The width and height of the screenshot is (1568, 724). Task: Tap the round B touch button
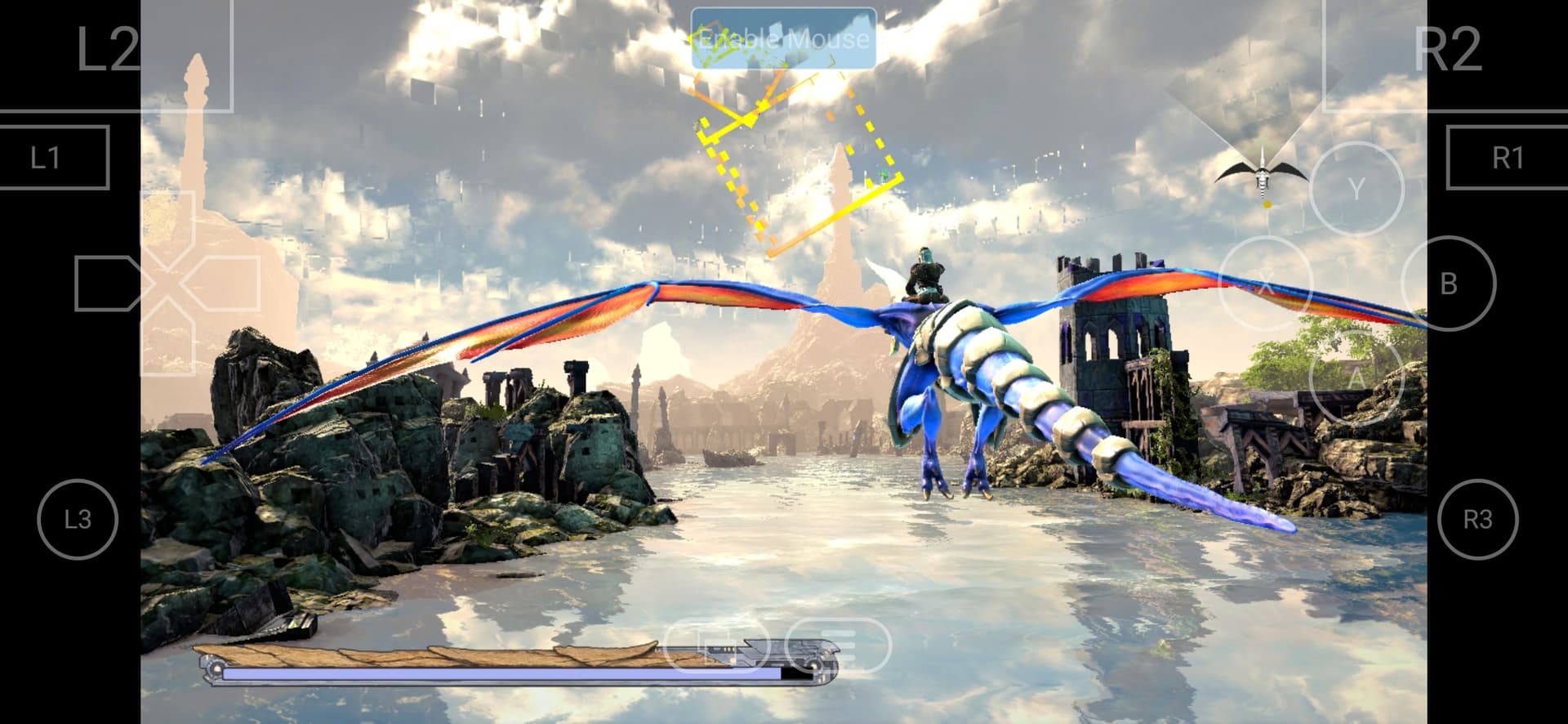1448,284
